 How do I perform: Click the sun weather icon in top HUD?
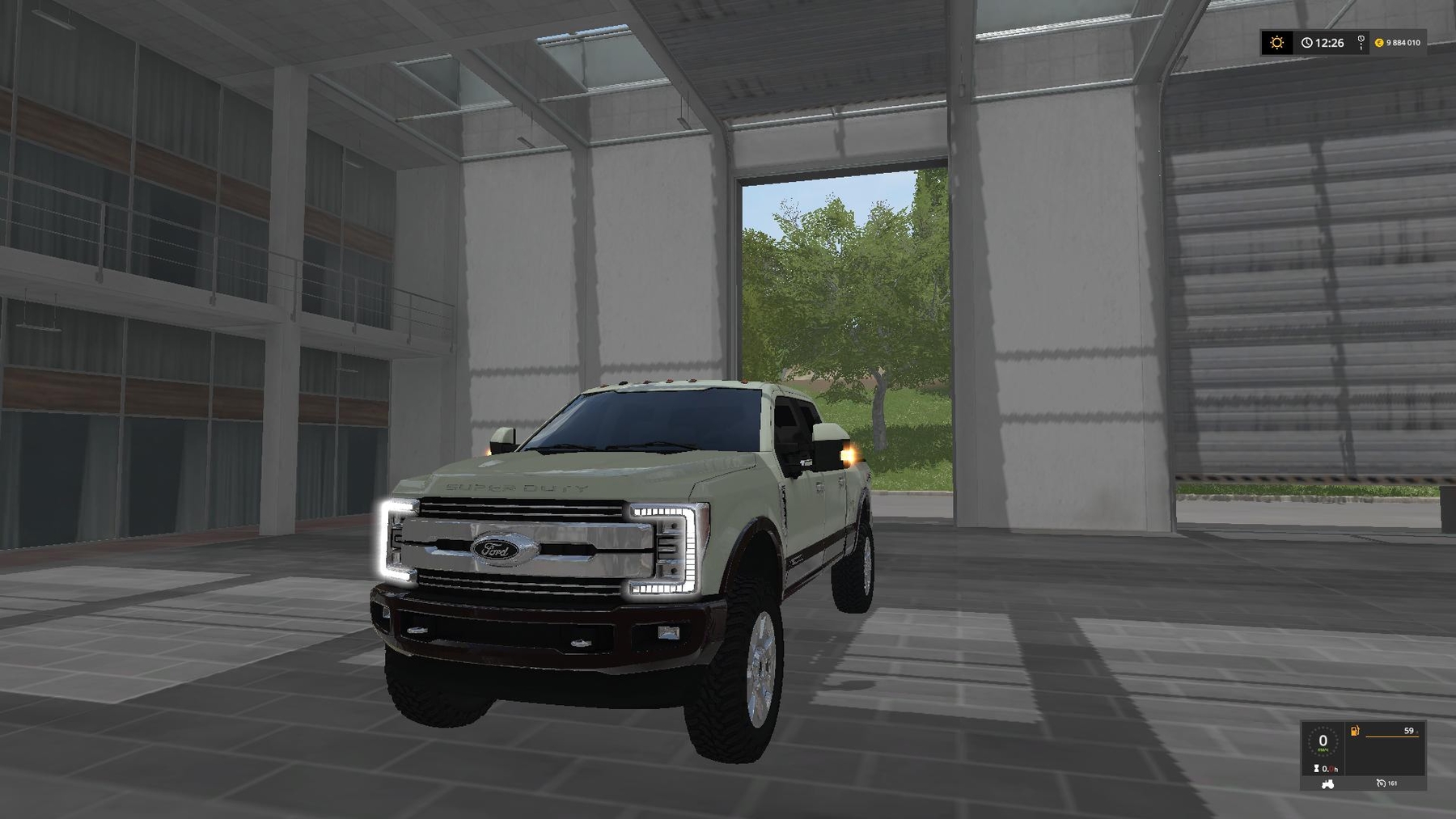1276,42
